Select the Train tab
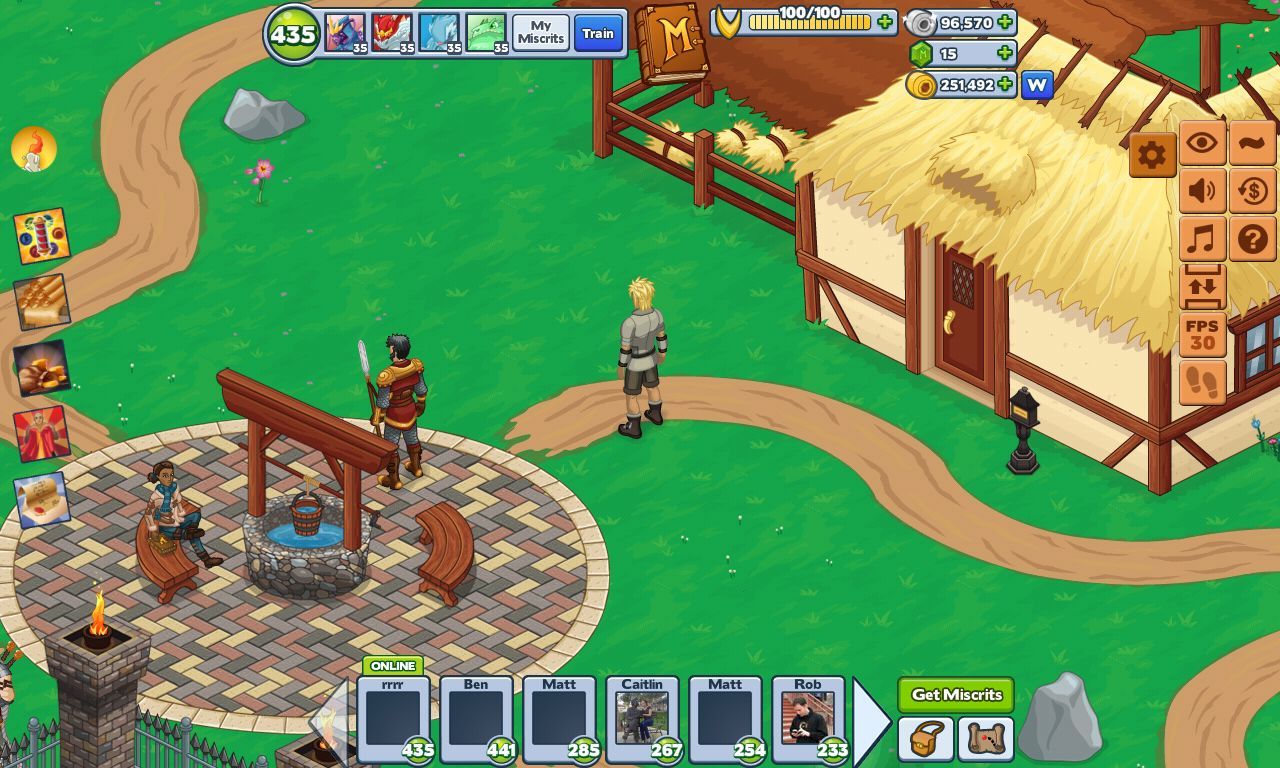Viewport: 1280px width, 768px height. click(x=598, y=33)
